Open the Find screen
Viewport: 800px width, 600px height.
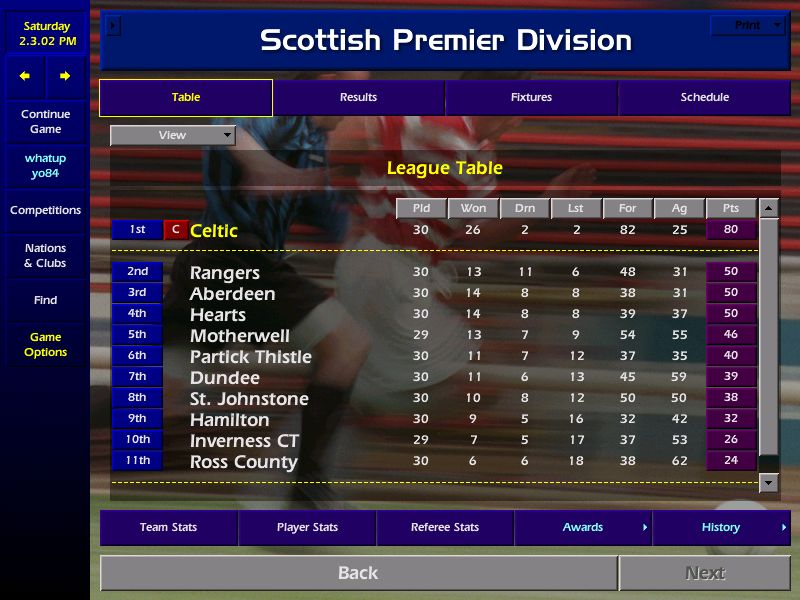coord(45,300)
